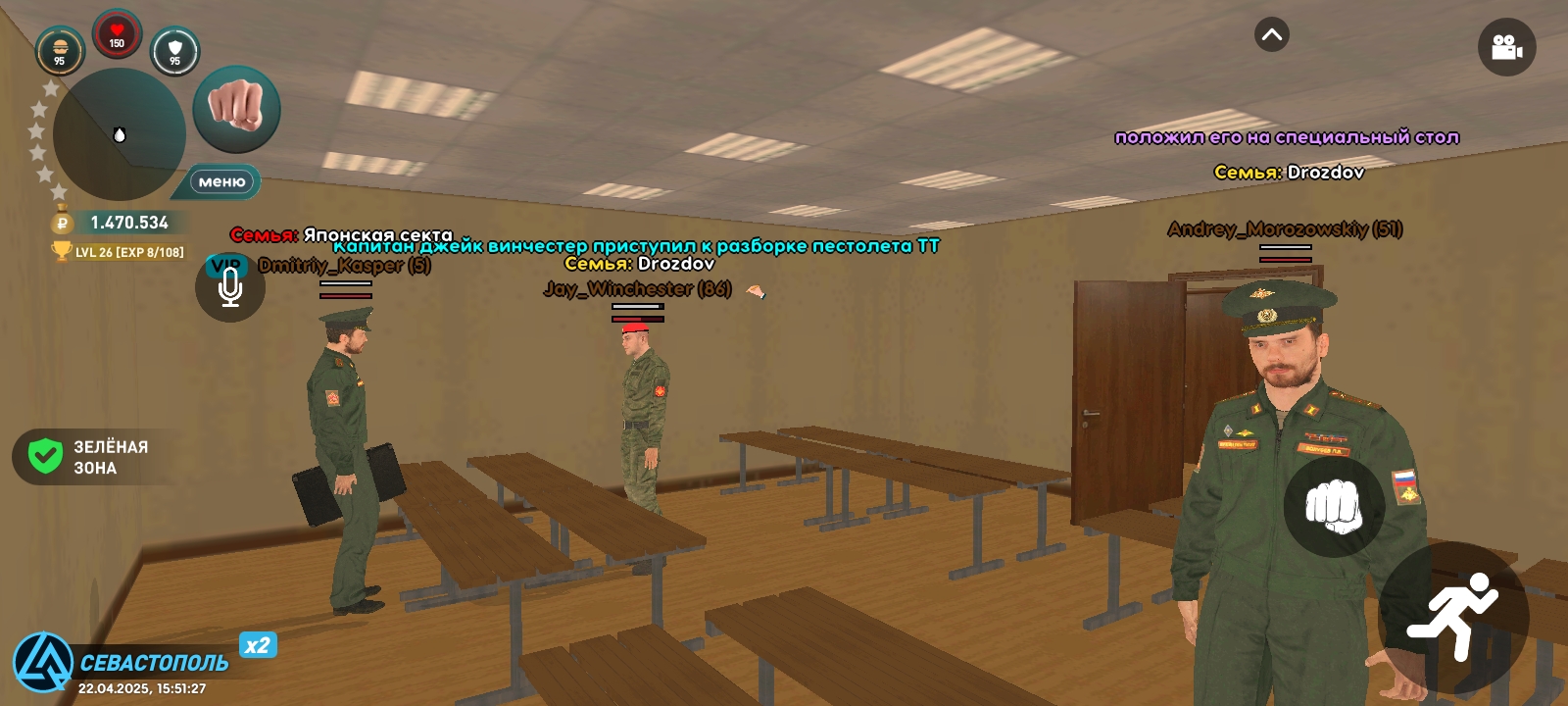This screenshot has width=1568, height=706.
Task: Mute the VIP voice chat microphone
Action: pyautogui.click(x=228, y=287)
